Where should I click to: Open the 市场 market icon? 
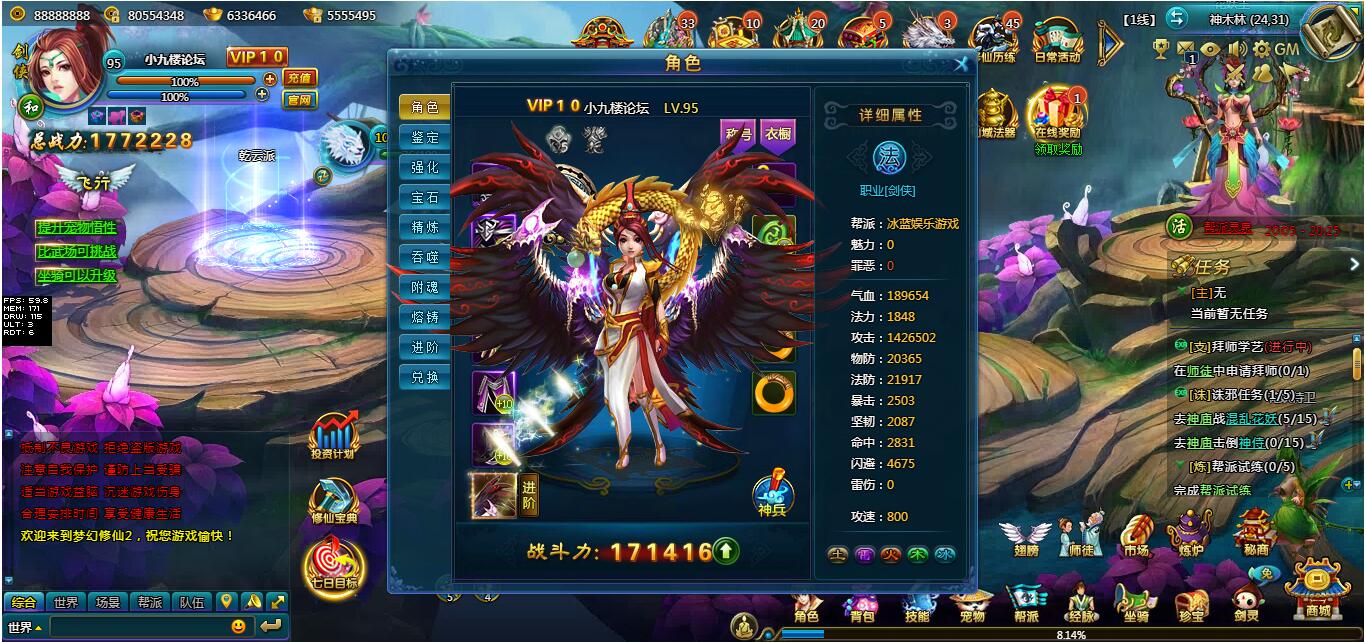[x=1136, y=537]
